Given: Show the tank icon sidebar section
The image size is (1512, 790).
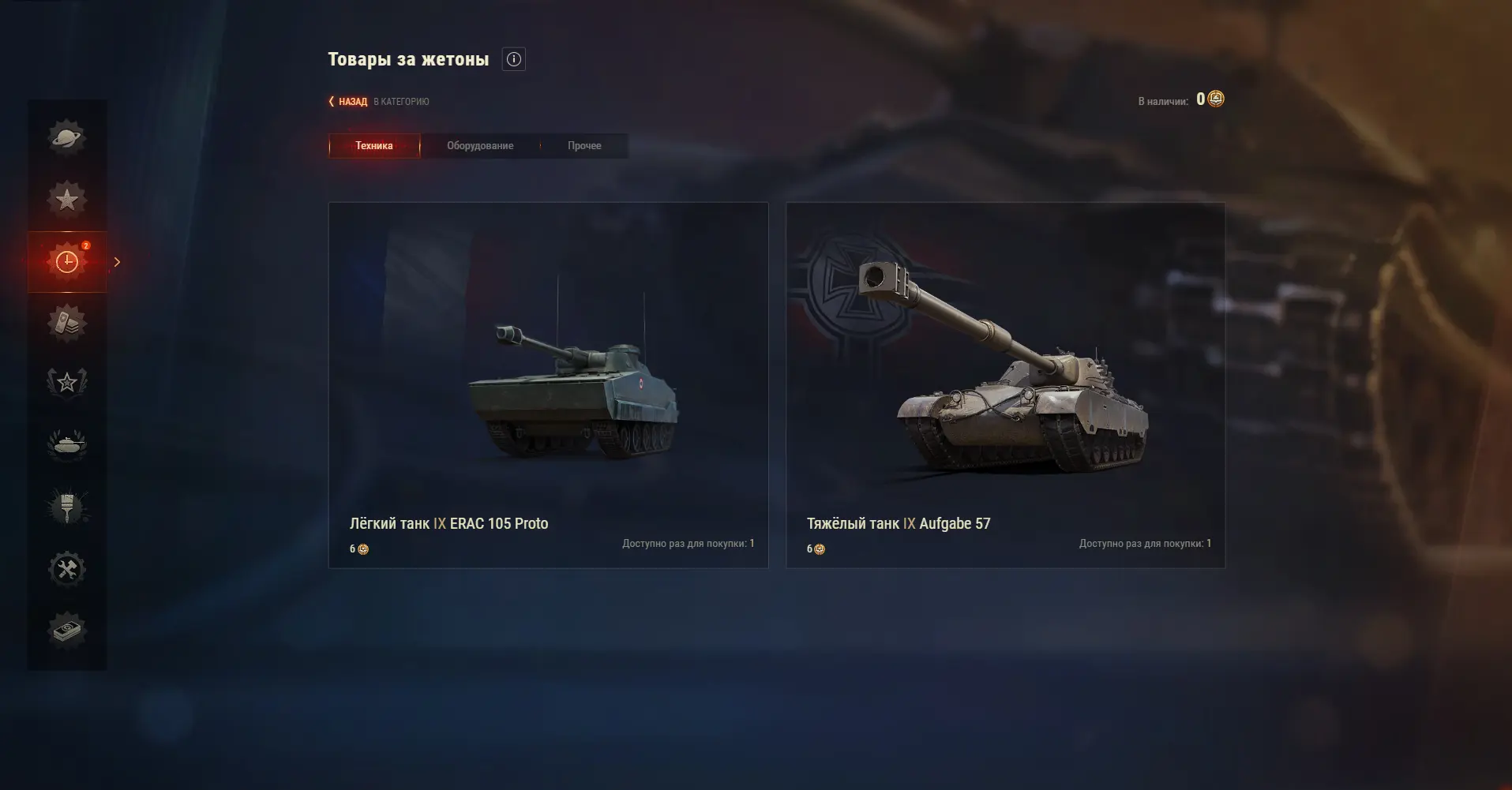Looking at the screenshot, I should (67, 445).
